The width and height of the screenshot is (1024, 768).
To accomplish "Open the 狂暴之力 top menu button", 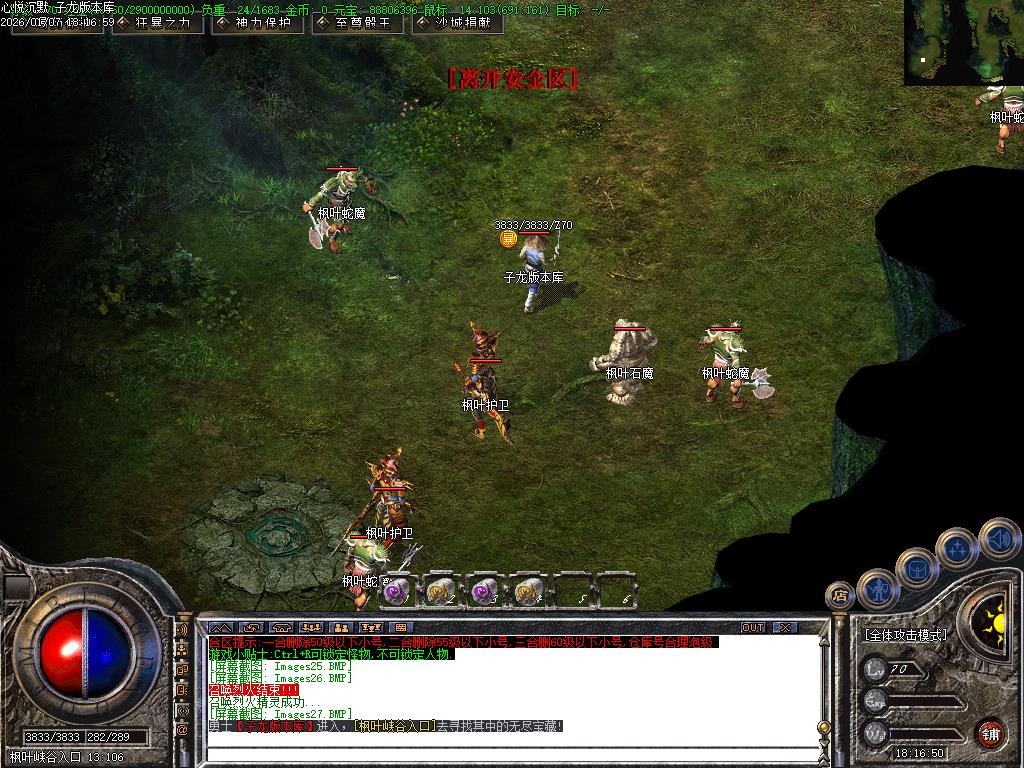I will point(157,23).
